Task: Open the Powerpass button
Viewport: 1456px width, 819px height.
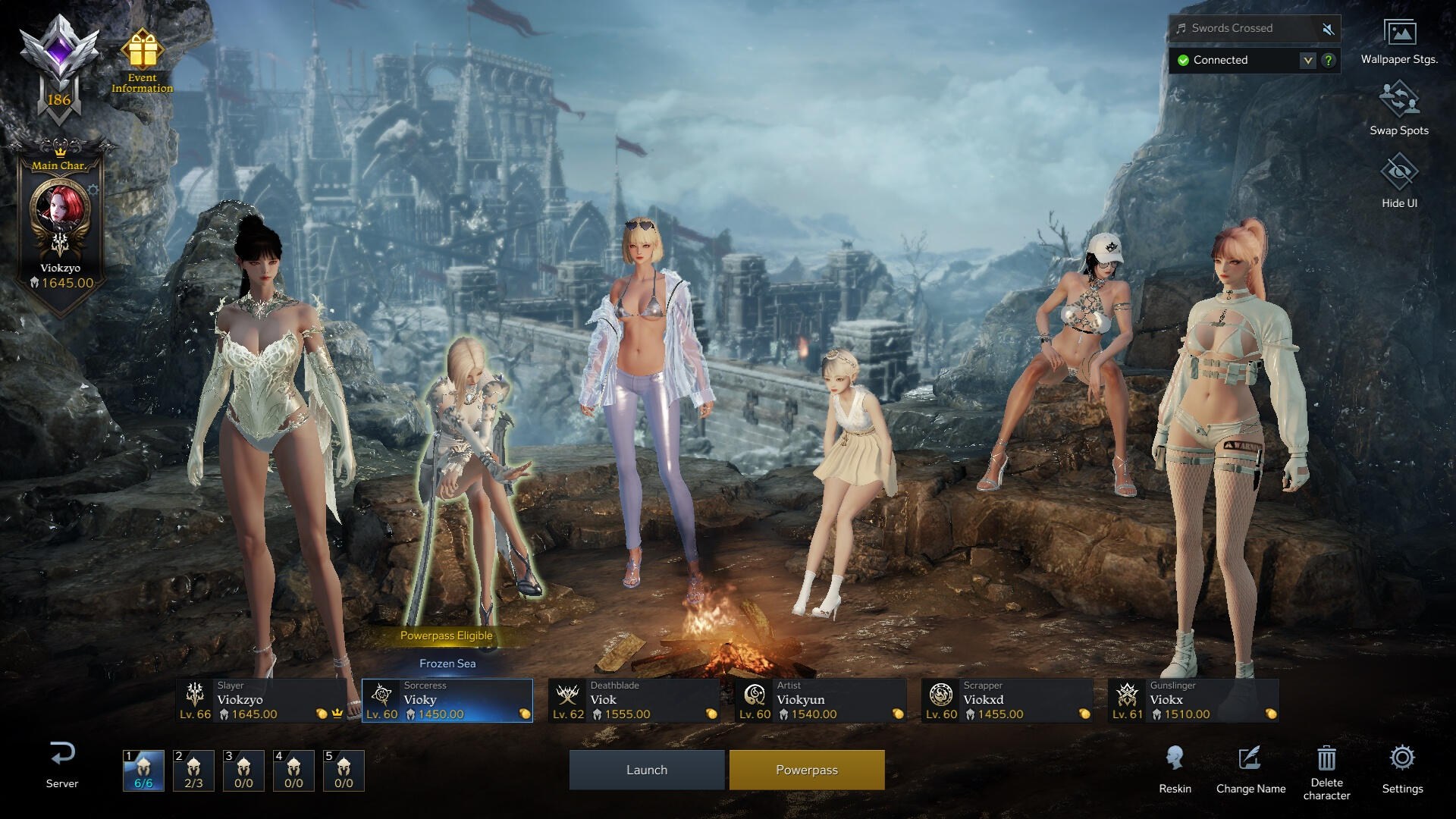Action: [807, 770]
